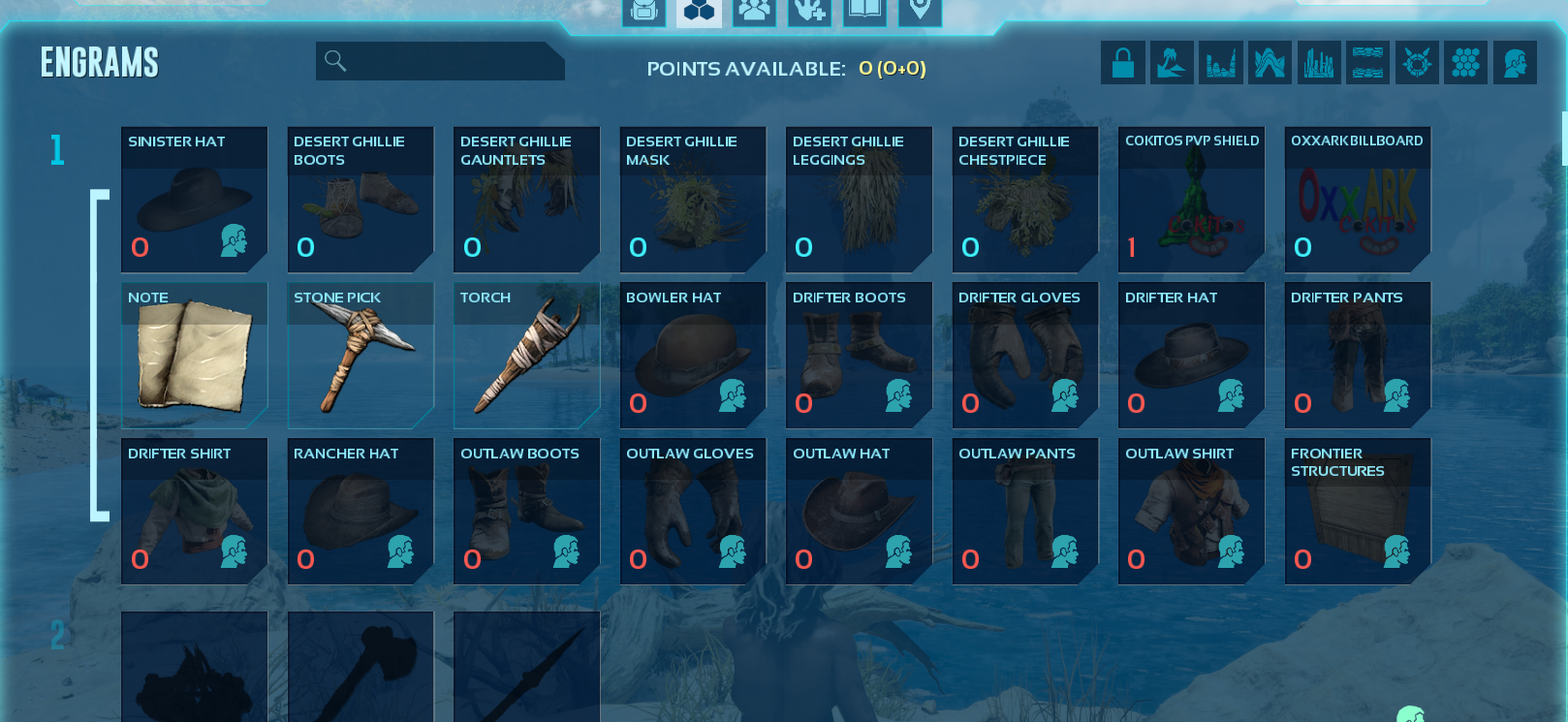This screenshot has height=722, width=1568.
Task: Open the backpack inventory tab
Action: click(x=644, y=12)
